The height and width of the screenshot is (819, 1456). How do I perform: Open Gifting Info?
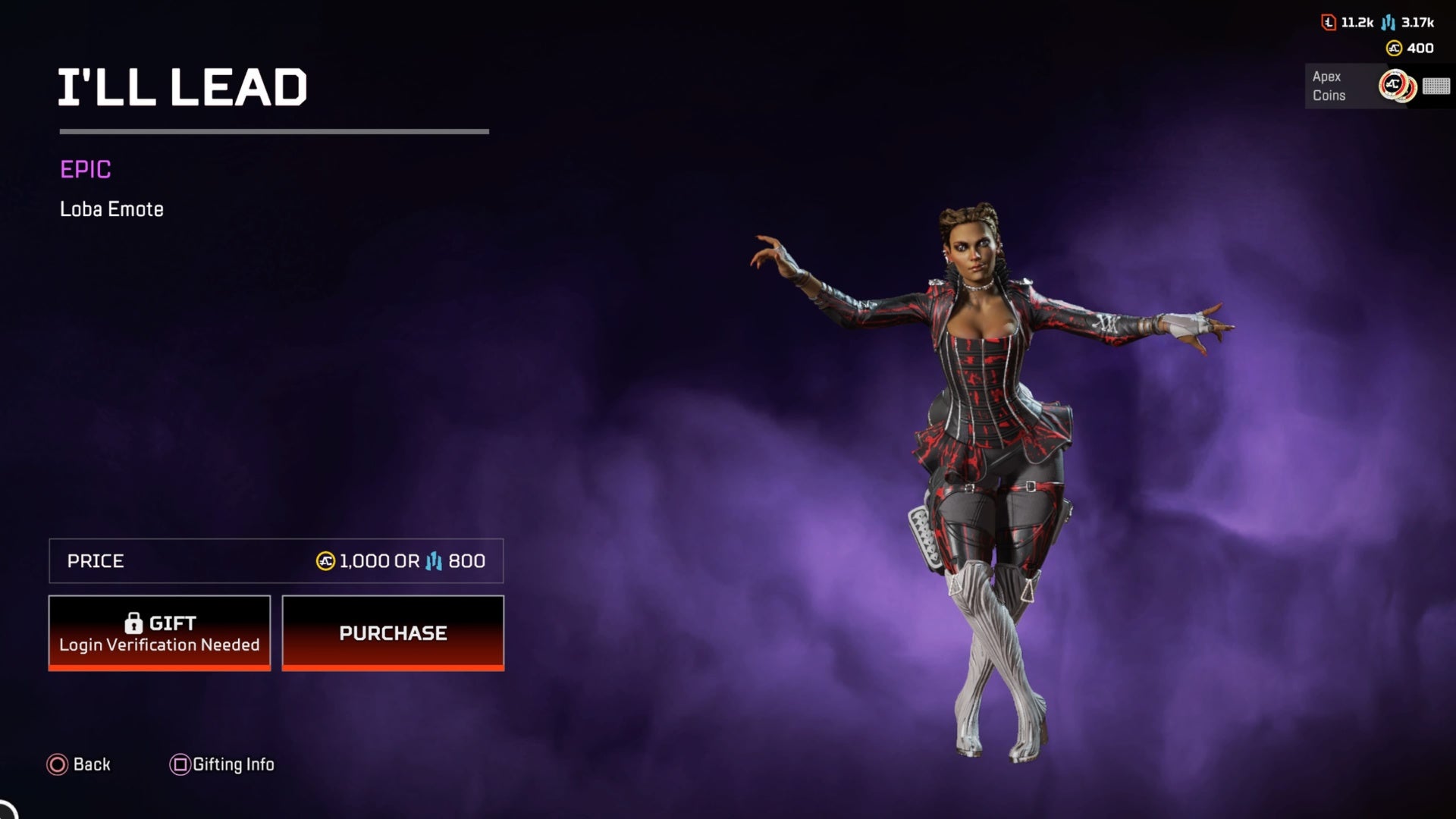pyautogui.click(x=236, y=764)
